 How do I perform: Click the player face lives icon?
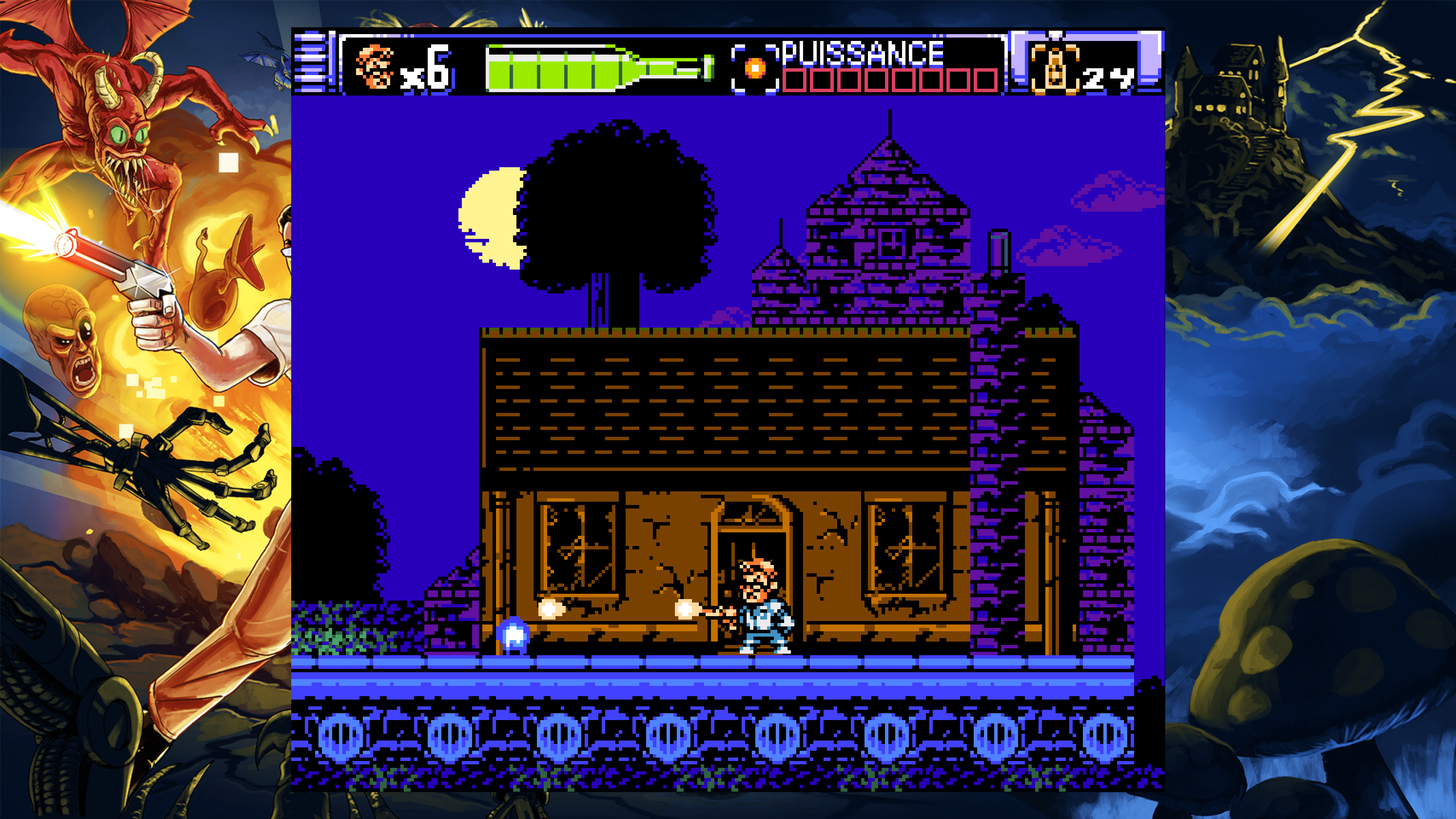click(375, 67)
